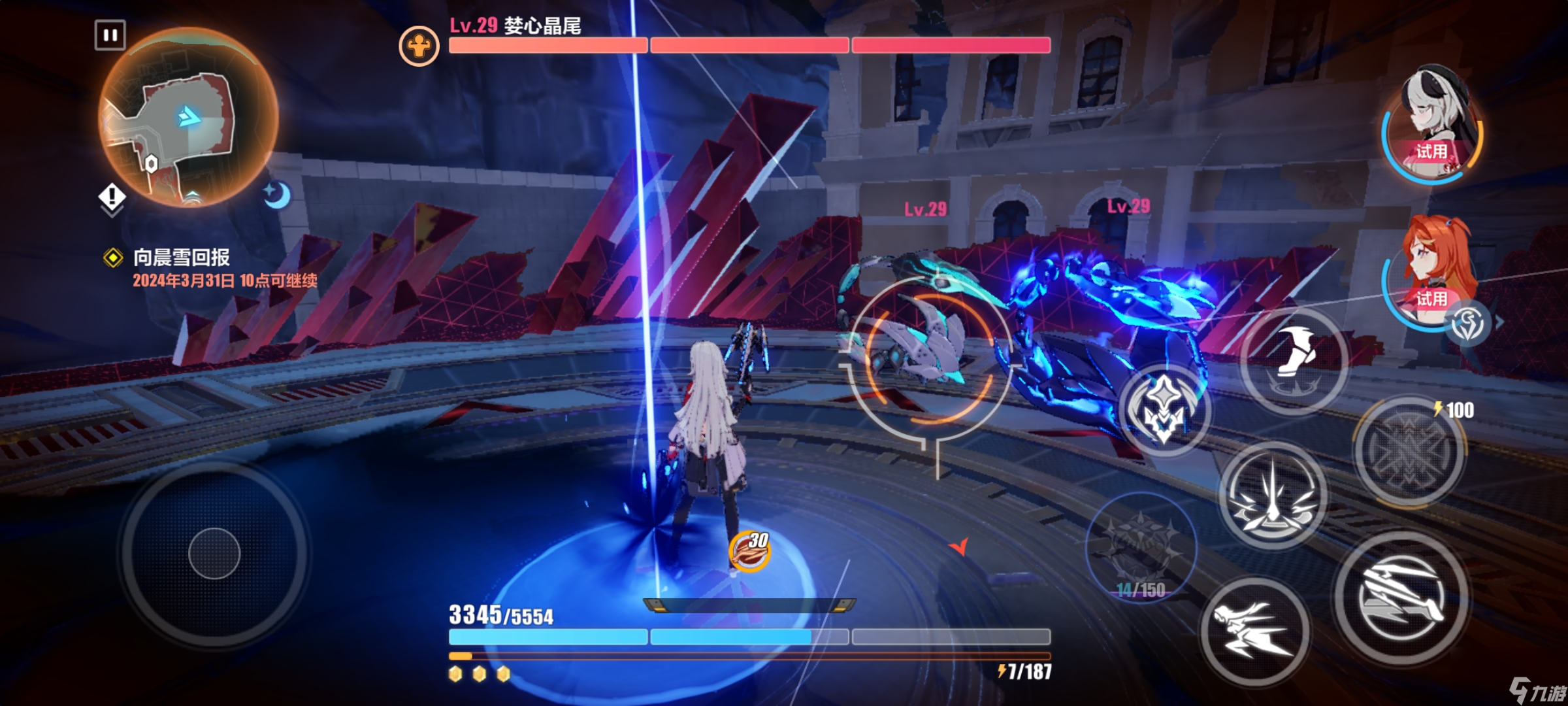Viewport: 1568px width, 706px height.
Task: Tap the lock-on target skill icon
Action: coord(1164,410)
